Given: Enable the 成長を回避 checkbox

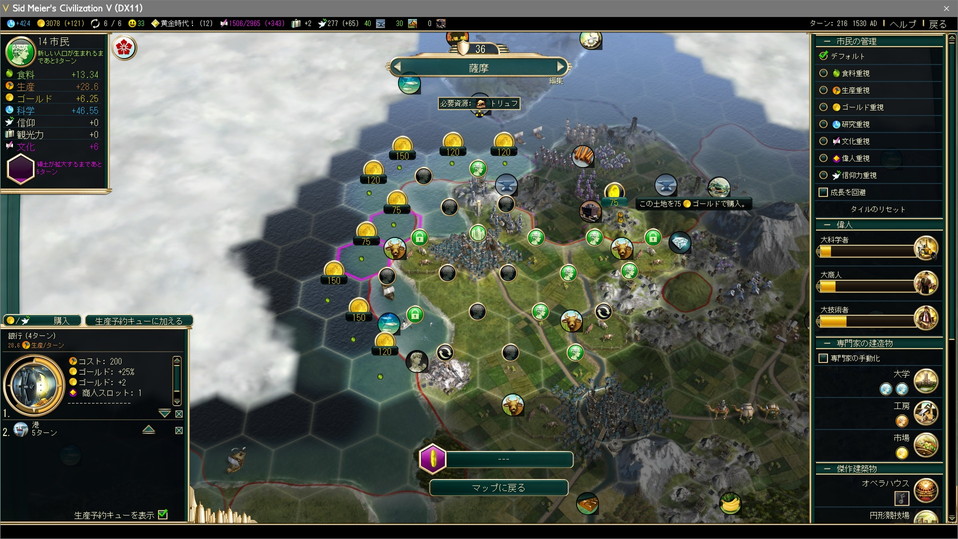Looking at the screenshot, I should coord(824,192).
